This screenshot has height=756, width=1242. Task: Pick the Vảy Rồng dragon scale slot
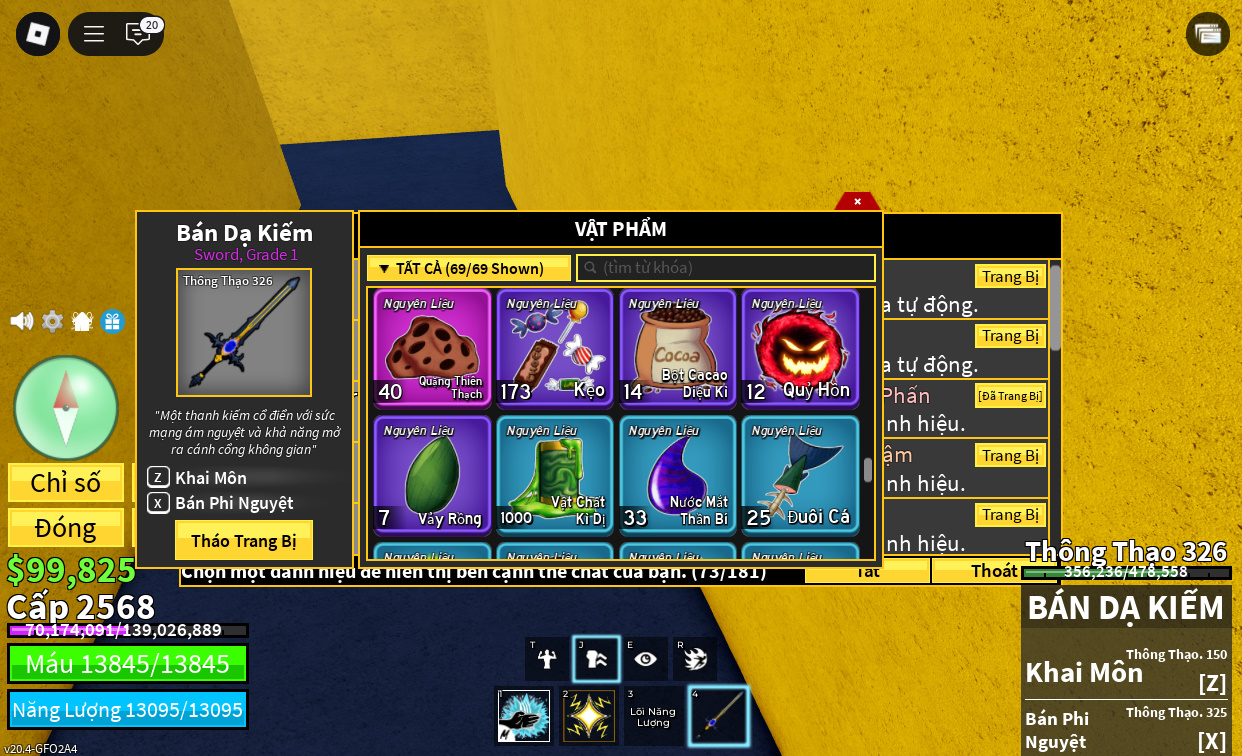(432, 474)
